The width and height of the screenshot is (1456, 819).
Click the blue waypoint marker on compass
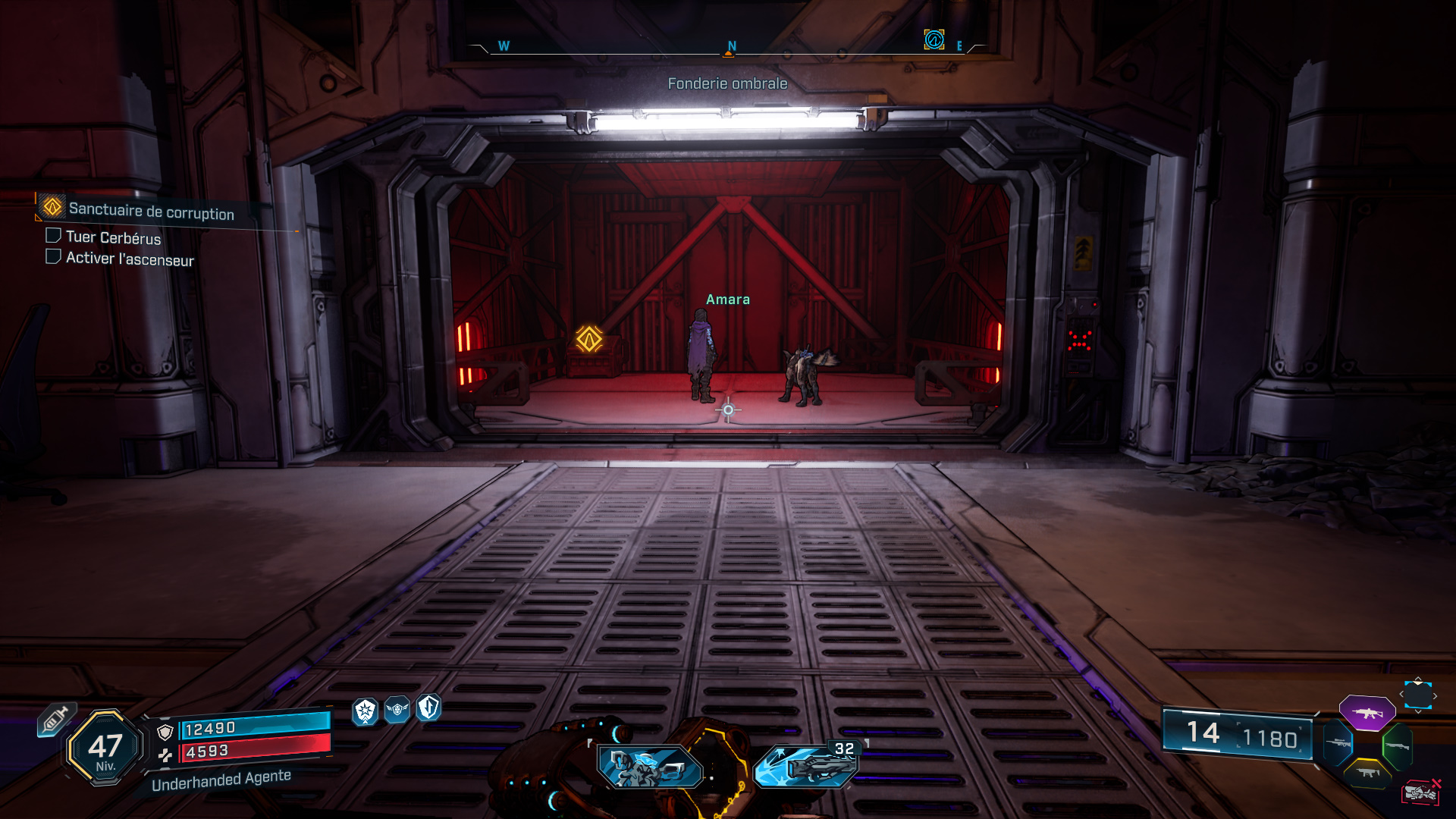point(934,39)
